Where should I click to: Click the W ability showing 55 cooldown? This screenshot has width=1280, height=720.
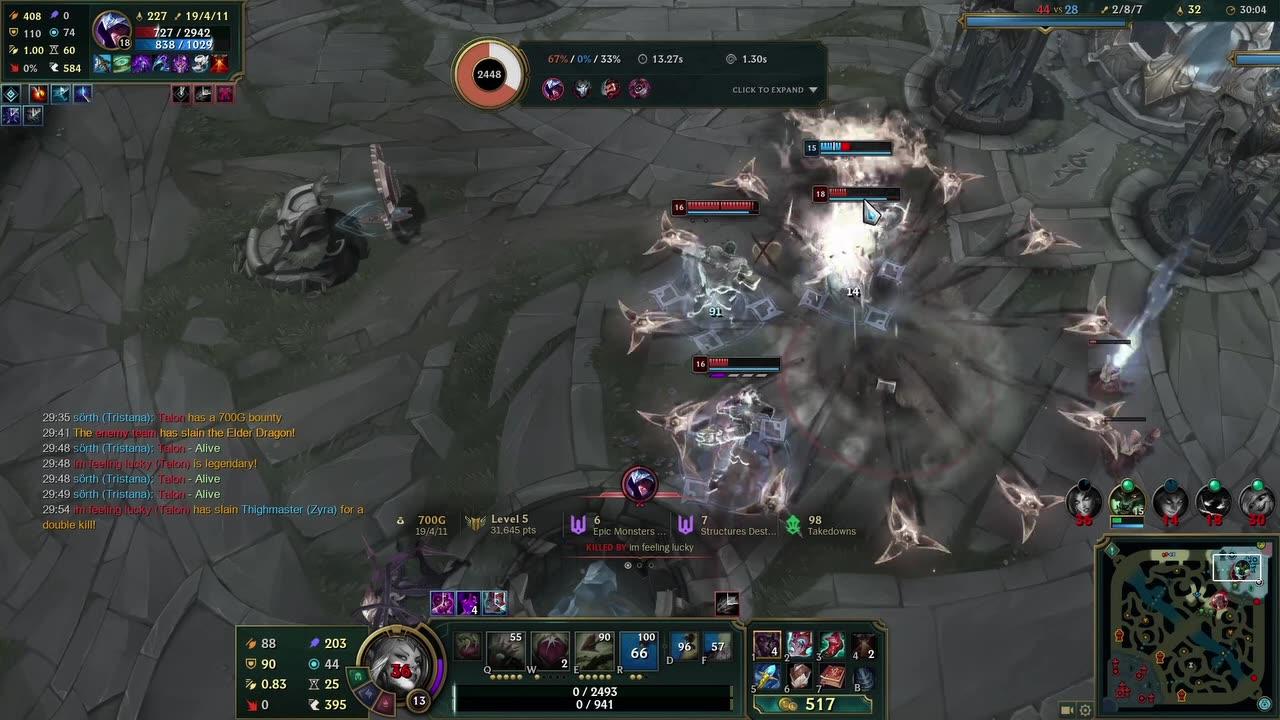click(509, 647)
